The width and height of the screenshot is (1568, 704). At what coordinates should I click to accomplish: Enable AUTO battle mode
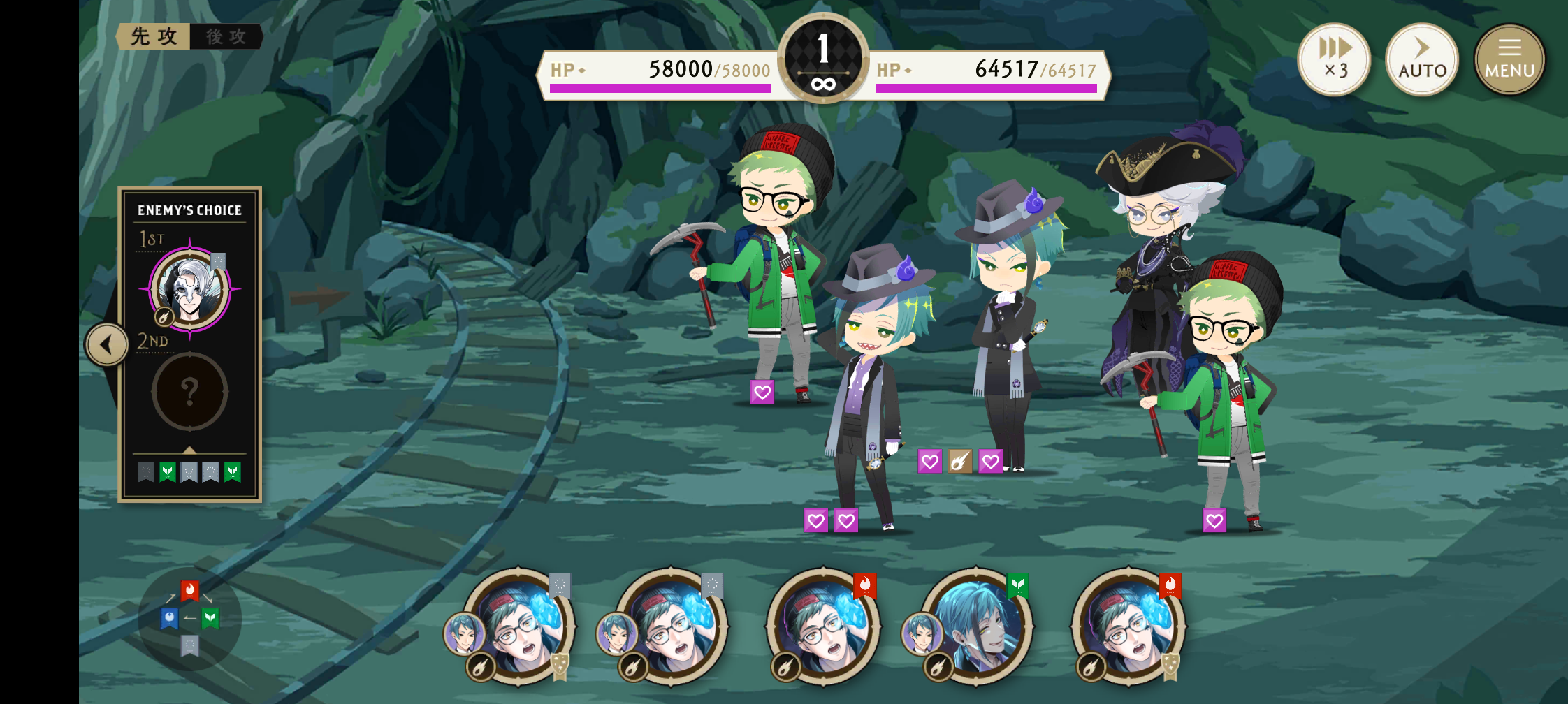pyautogui.click(x=1422, y=59)
